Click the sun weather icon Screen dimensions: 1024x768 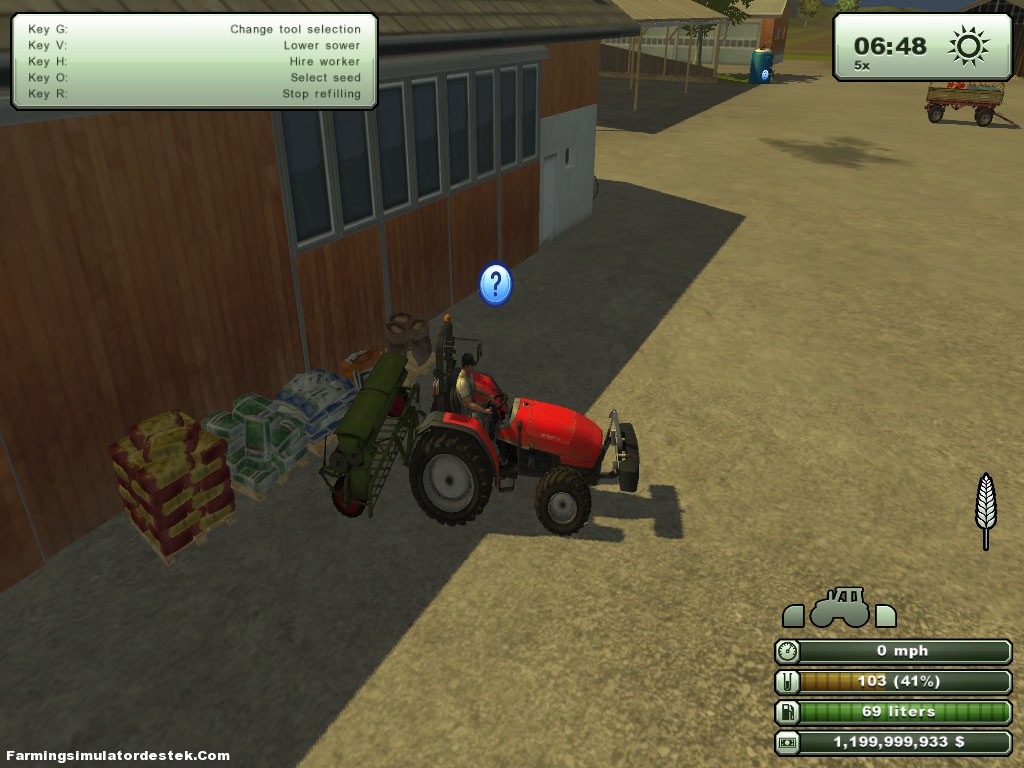point(968,46)
